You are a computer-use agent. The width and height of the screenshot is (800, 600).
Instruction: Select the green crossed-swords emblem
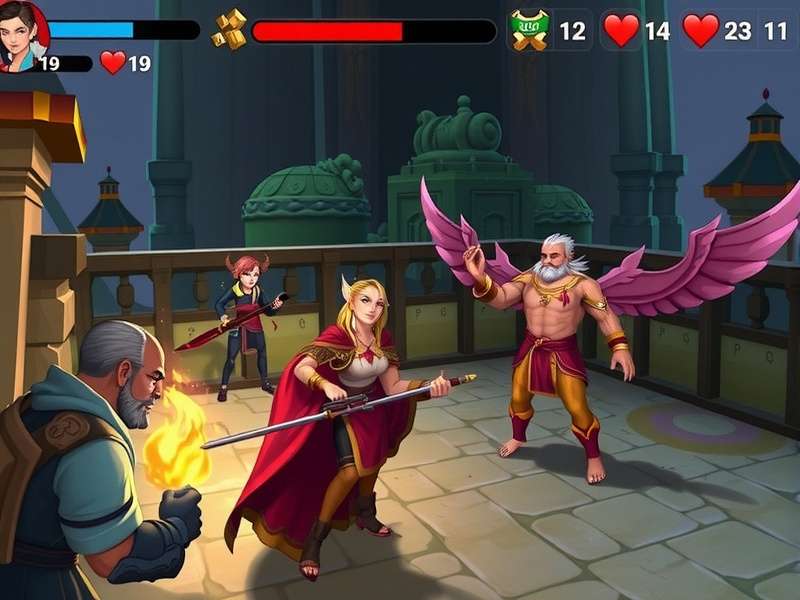(x=527, y=30)
